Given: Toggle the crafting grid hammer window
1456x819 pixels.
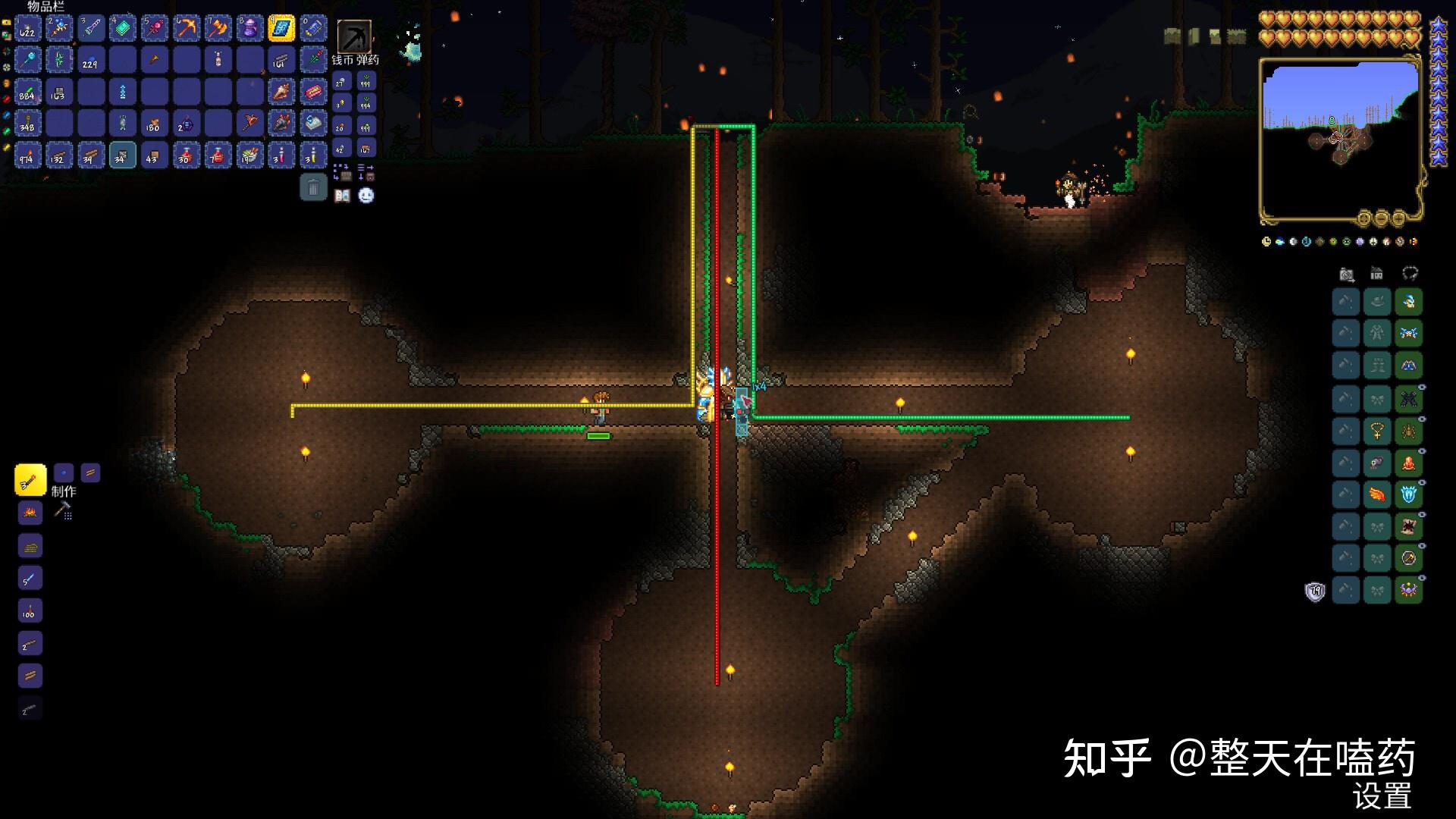Looking at the screenshot, I should coord(63,510).
